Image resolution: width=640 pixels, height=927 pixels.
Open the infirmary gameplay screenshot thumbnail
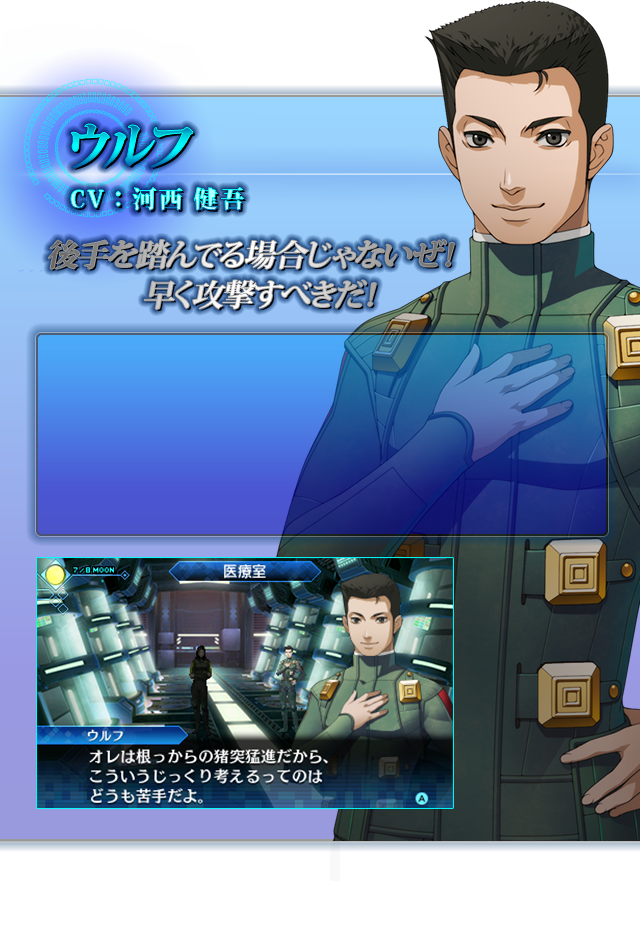tap(244, 682)
